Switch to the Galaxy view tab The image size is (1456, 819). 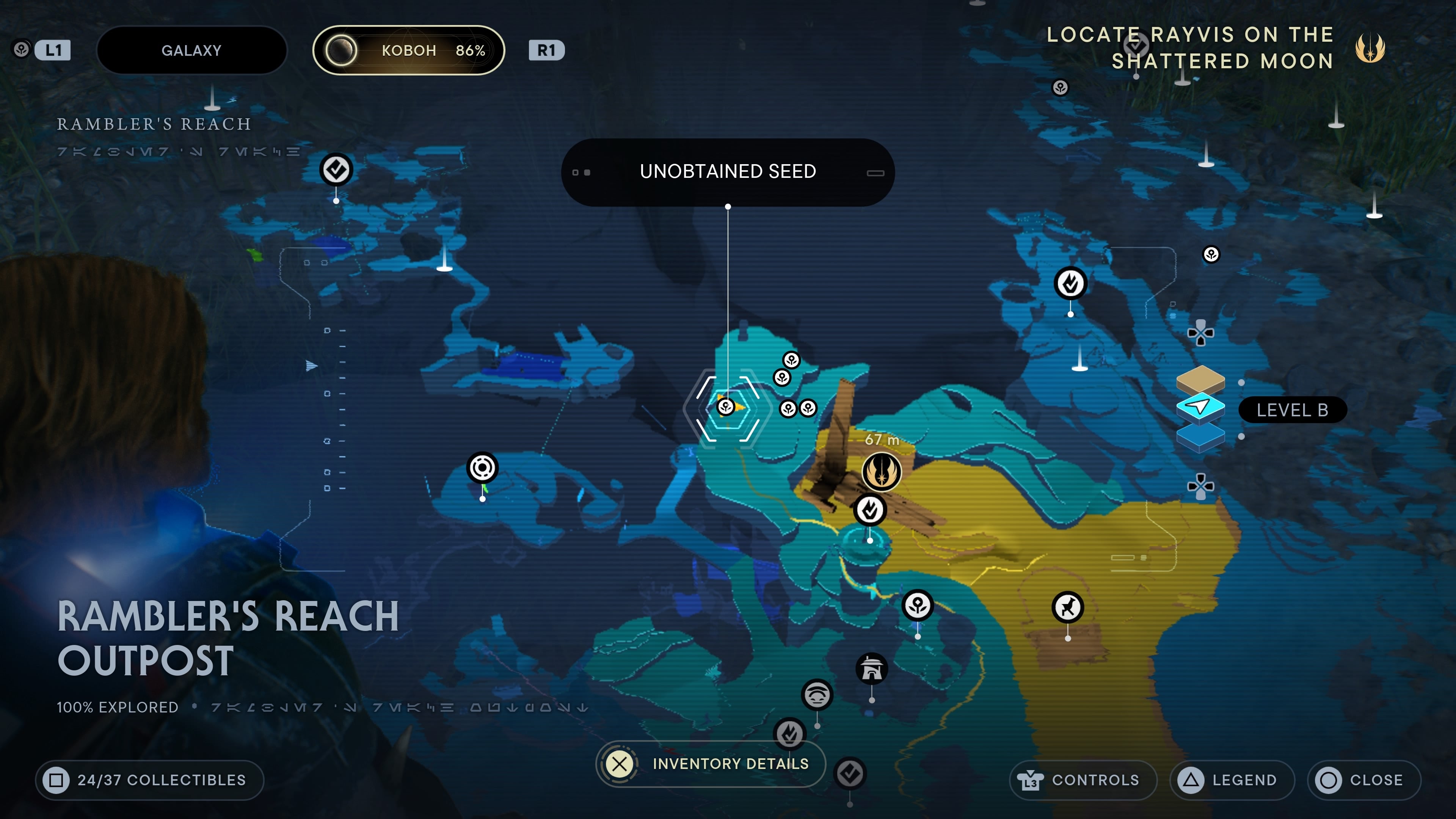point(192,50)
